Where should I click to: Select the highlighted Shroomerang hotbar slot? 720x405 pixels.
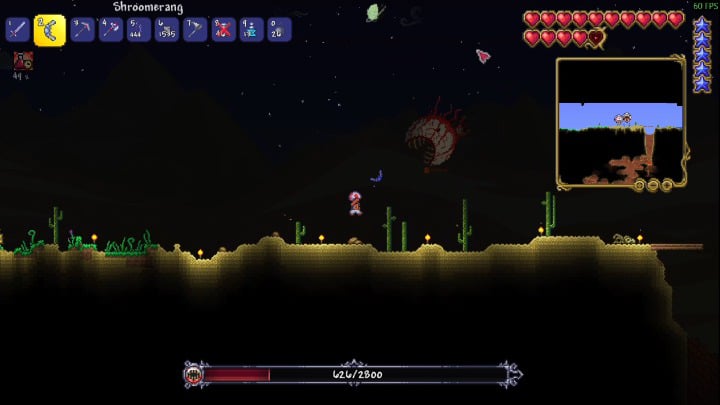click(49, 31)
